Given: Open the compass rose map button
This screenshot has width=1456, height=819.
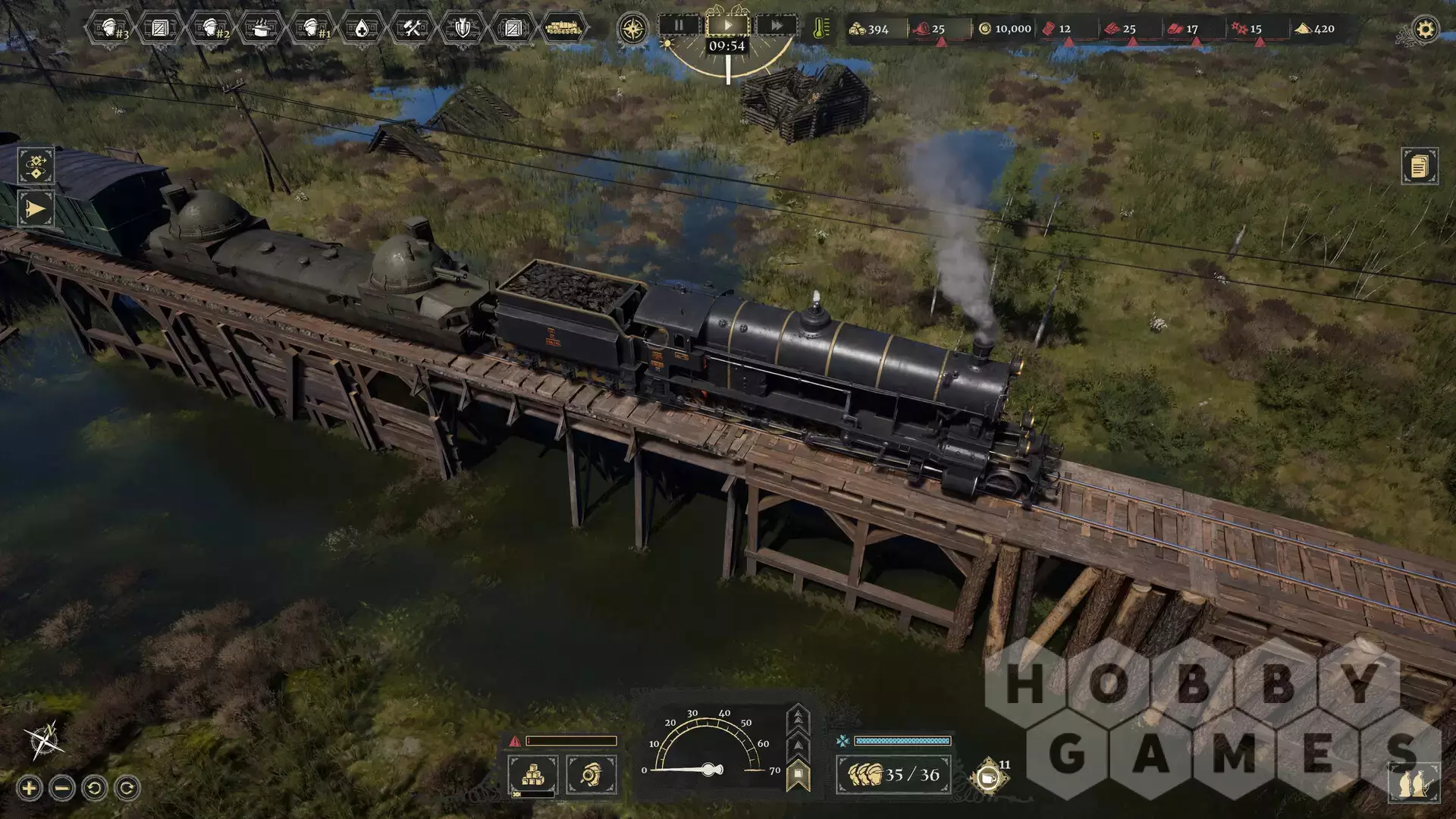Looking at the screenshot, I should 632,29.
